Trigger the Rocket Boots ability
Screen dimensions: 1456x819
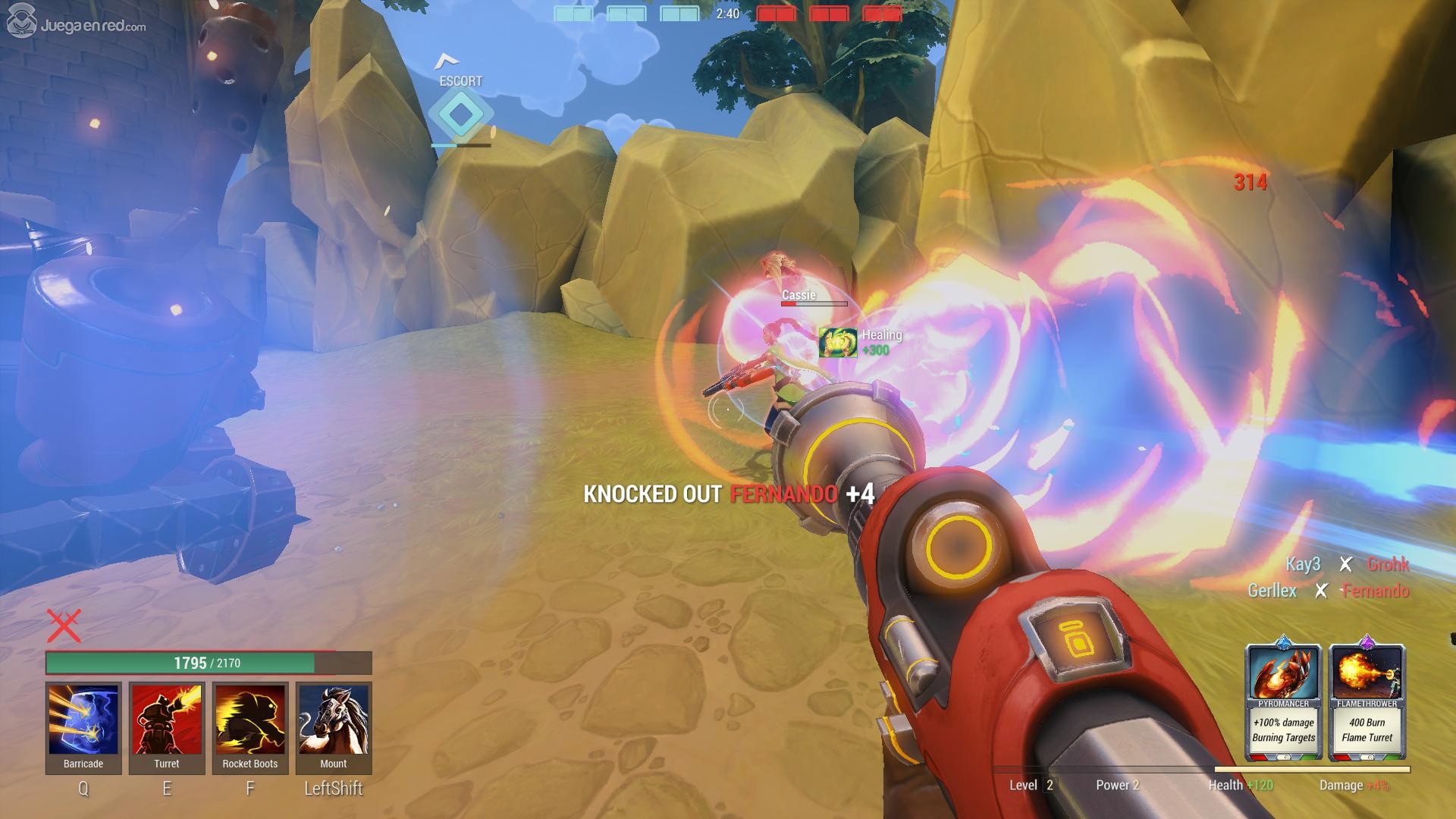[x=250, y=720]
